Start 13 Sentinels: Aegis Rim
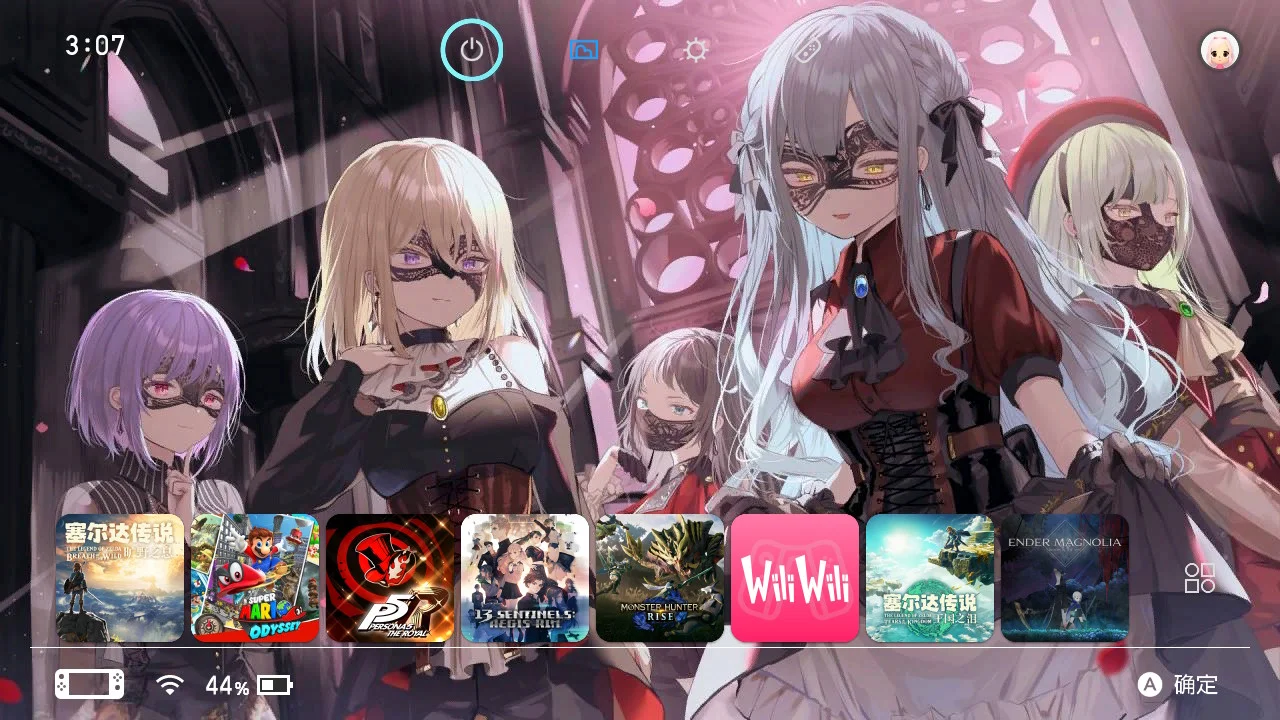 click(524, 578)
